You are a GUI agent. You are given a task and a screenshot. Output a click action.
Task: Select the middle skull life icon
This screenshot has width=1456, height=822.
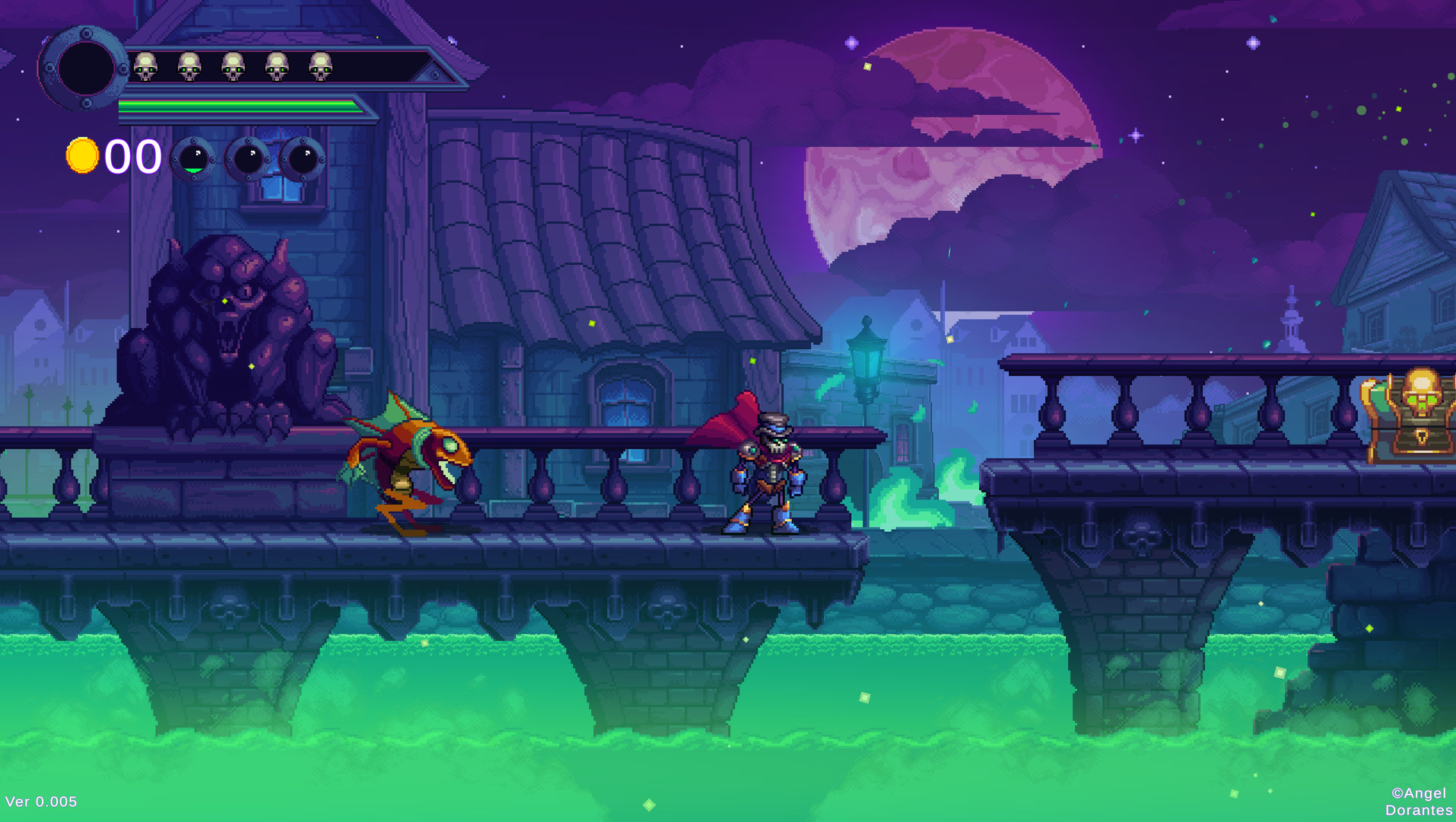click(232, 67)
